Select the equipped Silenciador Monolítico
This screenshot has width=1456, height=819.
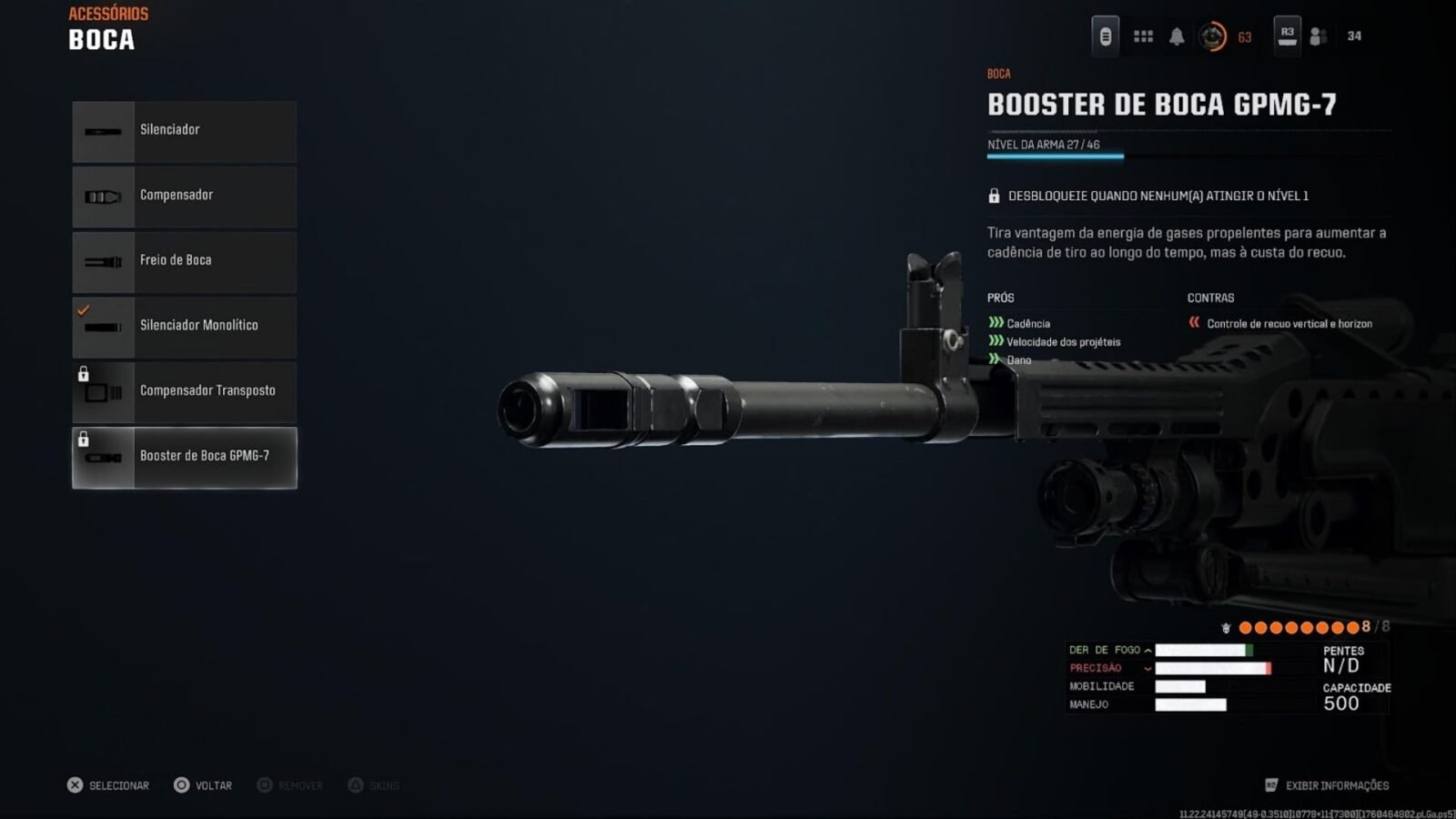point(185,327)
